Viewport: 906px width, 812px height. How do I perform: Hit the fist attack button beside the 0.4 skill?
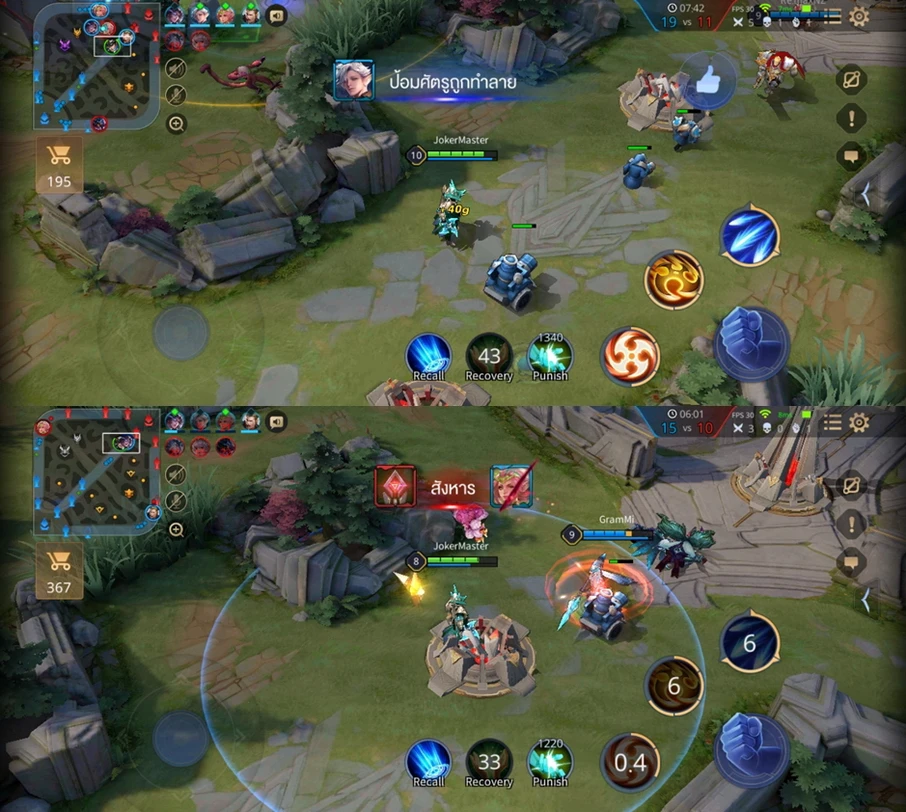(751, 750)
